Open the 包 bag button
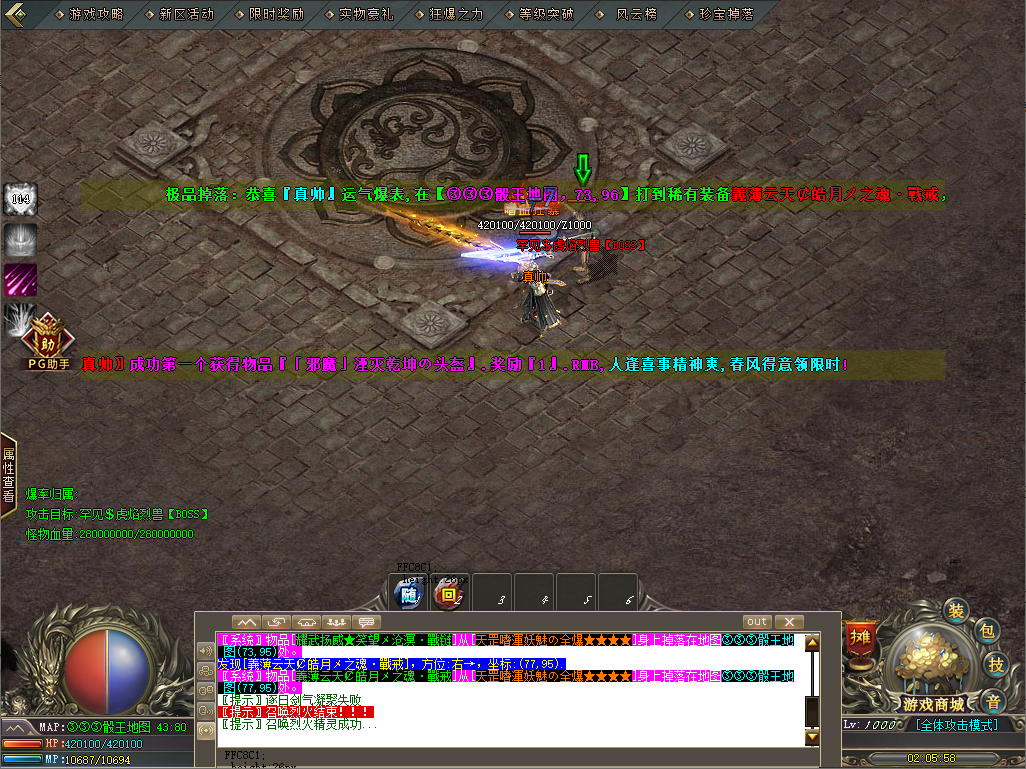Screen dimensions: 1026x769 click(x=987, y=630)
